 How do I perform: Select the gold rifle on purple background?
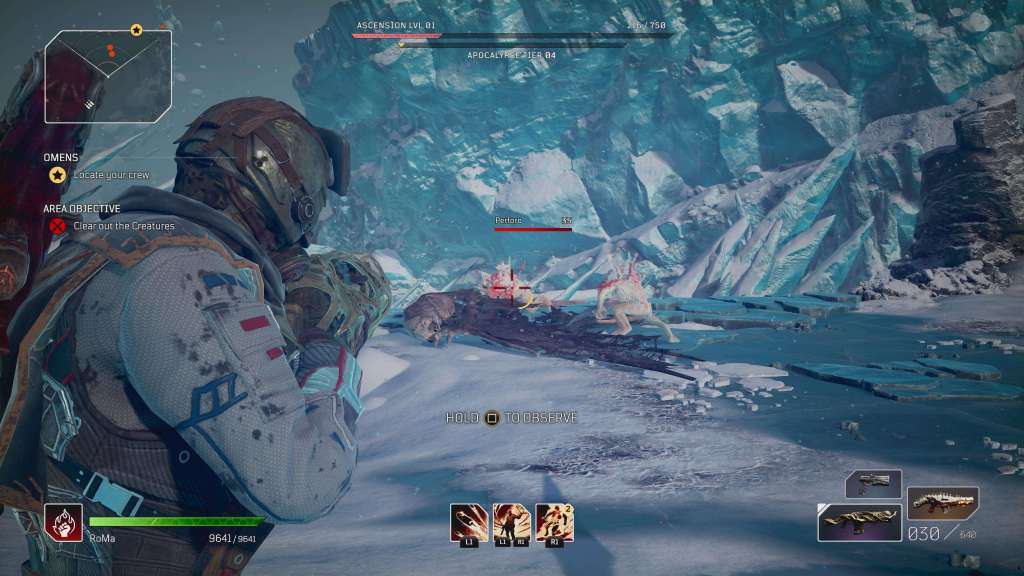click(859, 521)
